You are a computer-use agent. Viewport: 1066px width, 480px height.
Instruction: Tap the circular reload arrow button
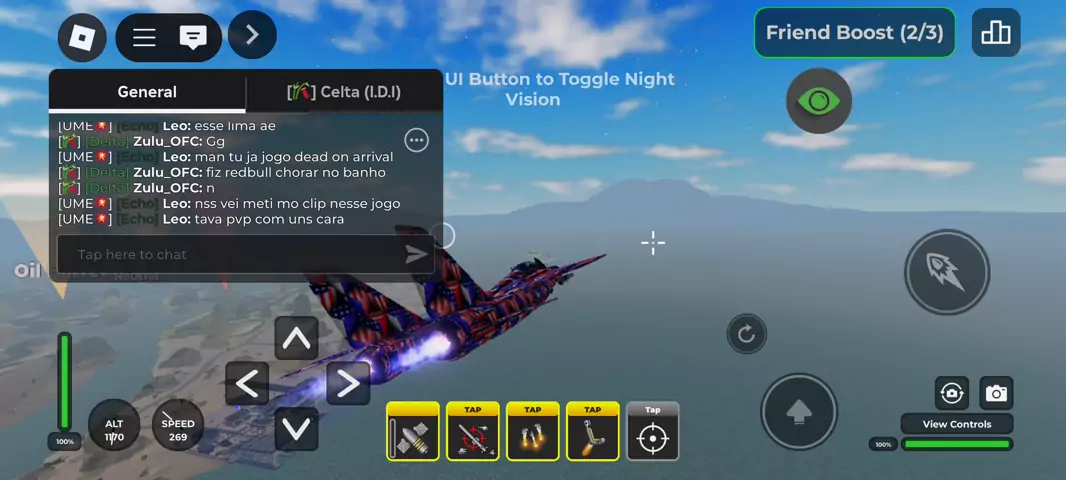click(746, 334)
